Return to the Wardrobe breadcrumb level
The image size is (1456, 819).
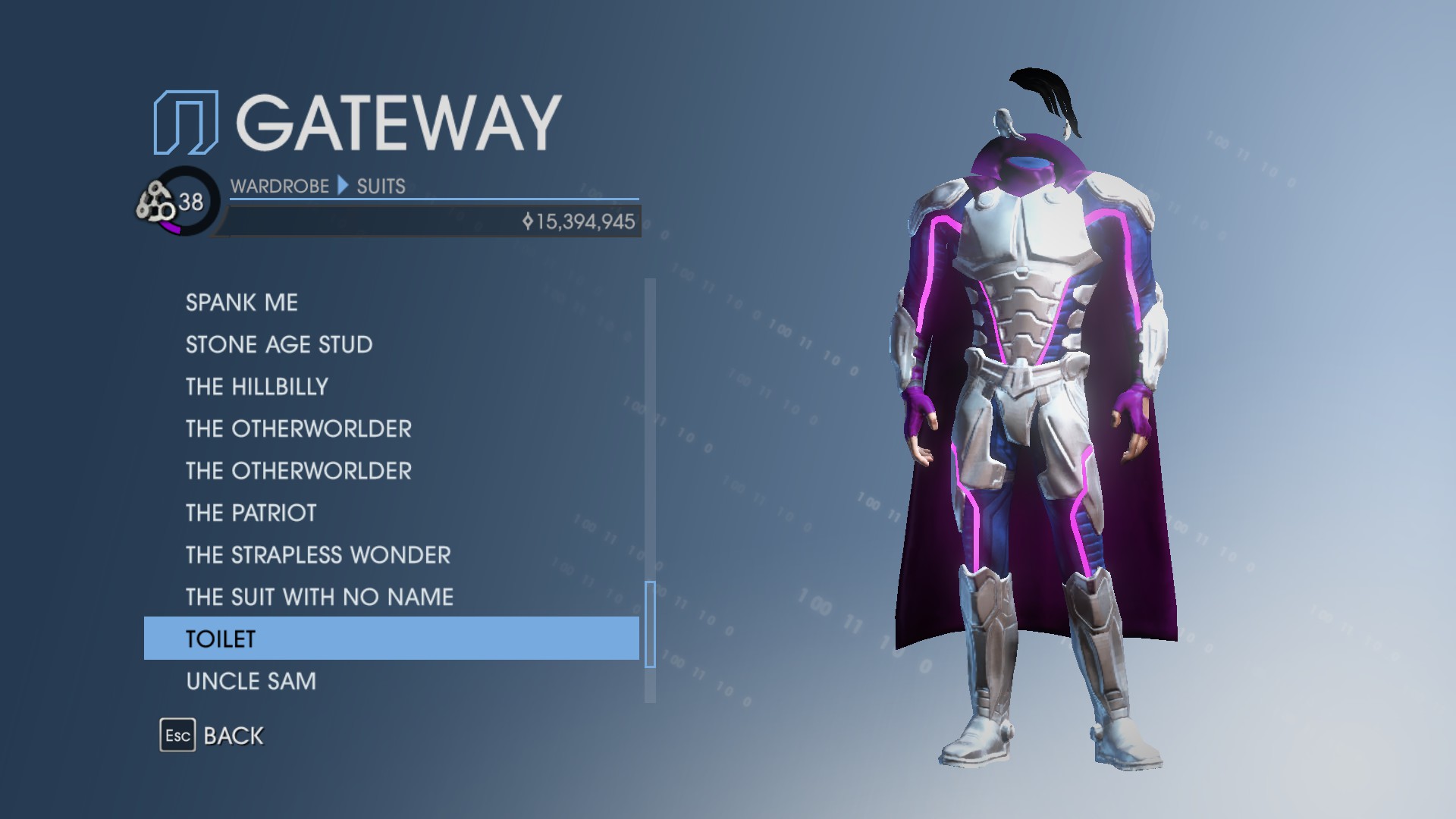click(279, 187)
